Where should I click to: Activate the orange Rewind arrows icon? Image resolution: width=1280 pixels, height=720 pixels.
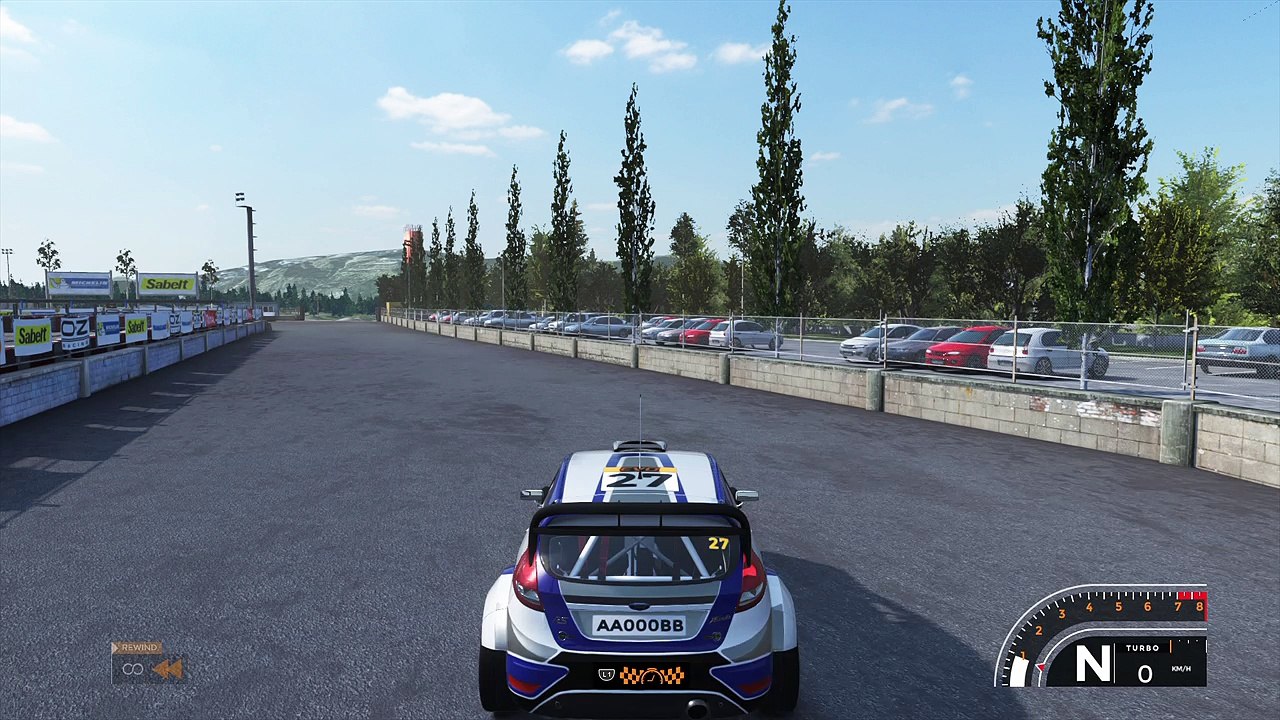coord(167,669)
